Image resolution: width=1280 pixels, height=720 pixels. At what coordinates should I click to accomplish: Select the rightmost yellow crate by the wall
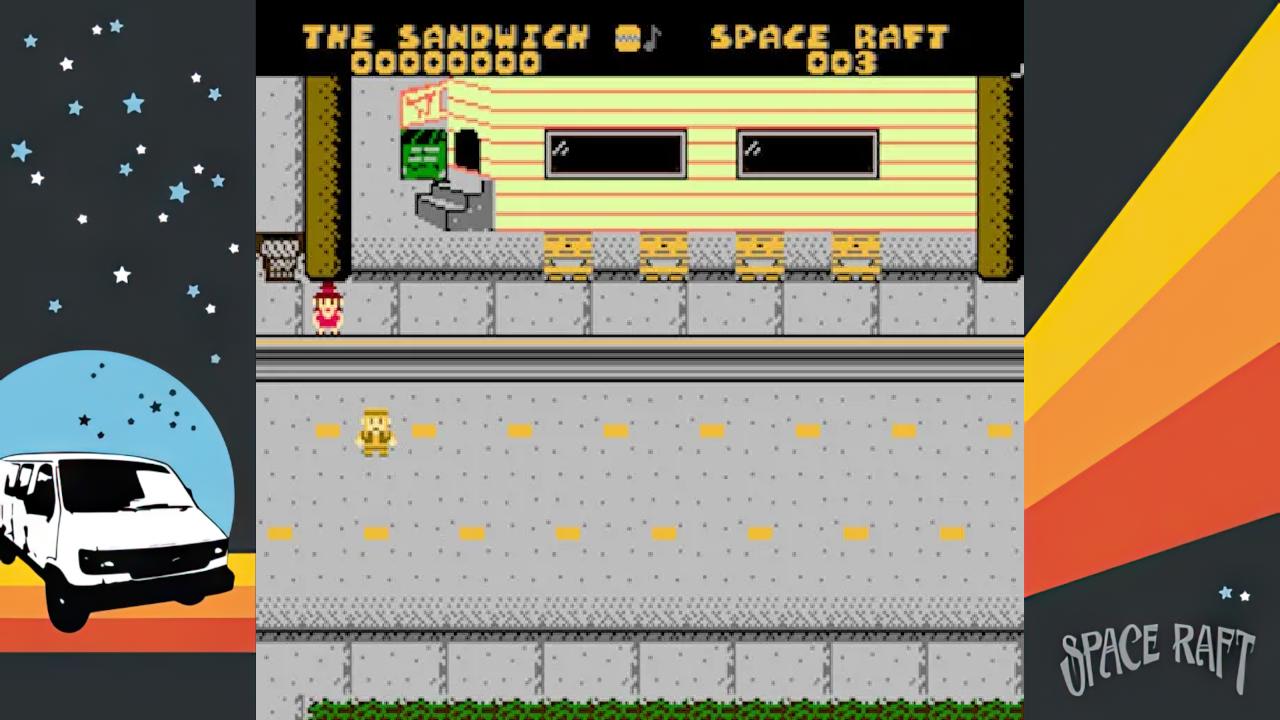(x=855, y=250)
